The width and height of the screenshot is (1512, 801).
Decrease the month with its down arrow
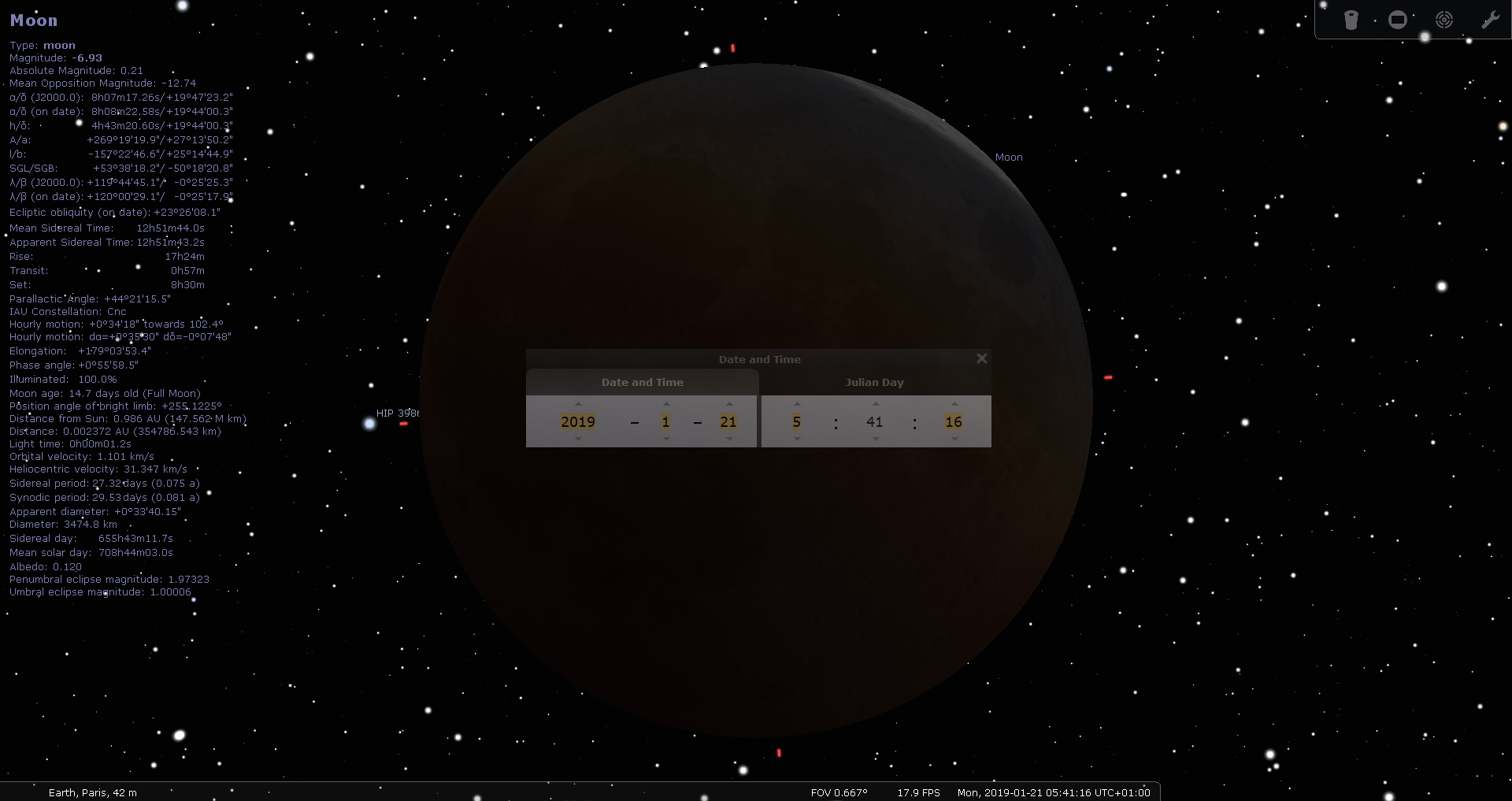tap(666, 439)
